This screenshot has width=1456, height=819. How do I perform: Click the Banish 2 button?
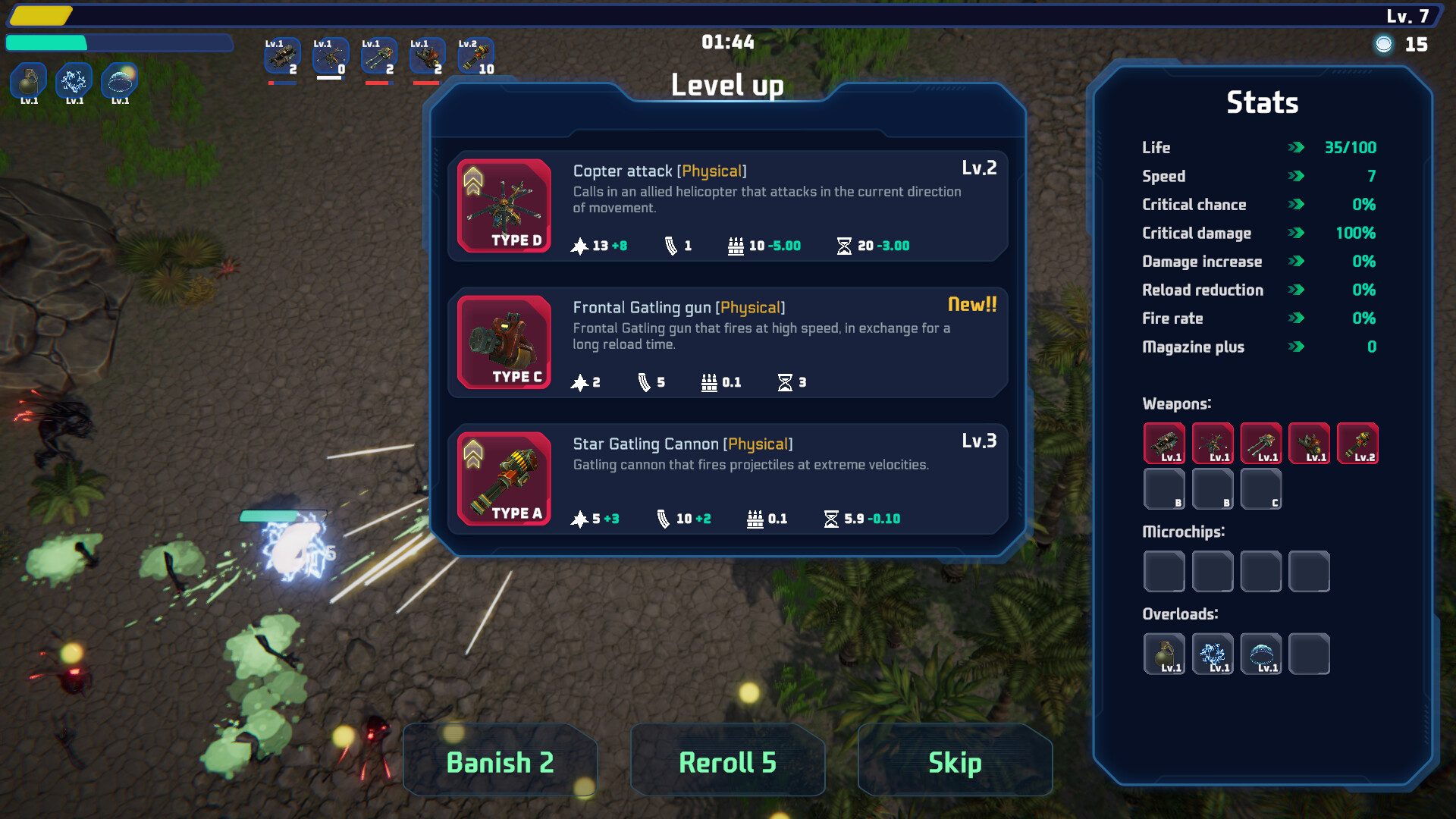click(x=500, y=761)
